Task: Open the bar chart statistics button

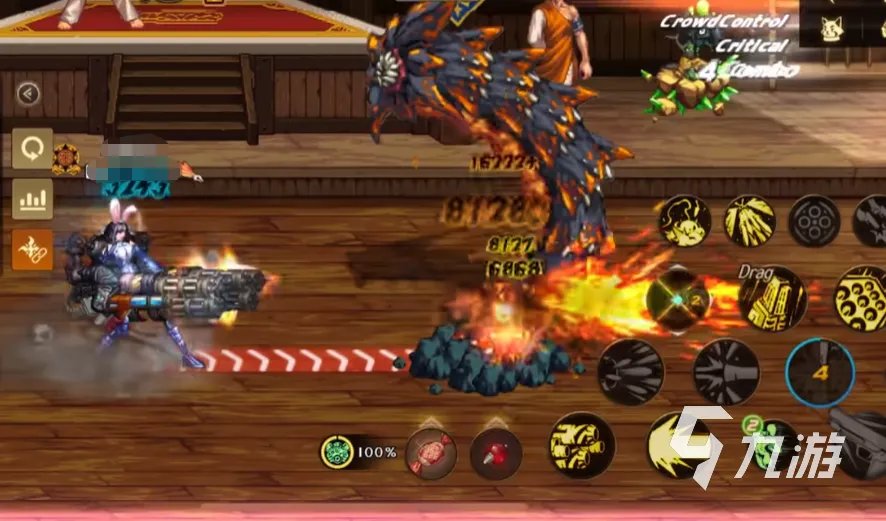Action: pos(32,199)
